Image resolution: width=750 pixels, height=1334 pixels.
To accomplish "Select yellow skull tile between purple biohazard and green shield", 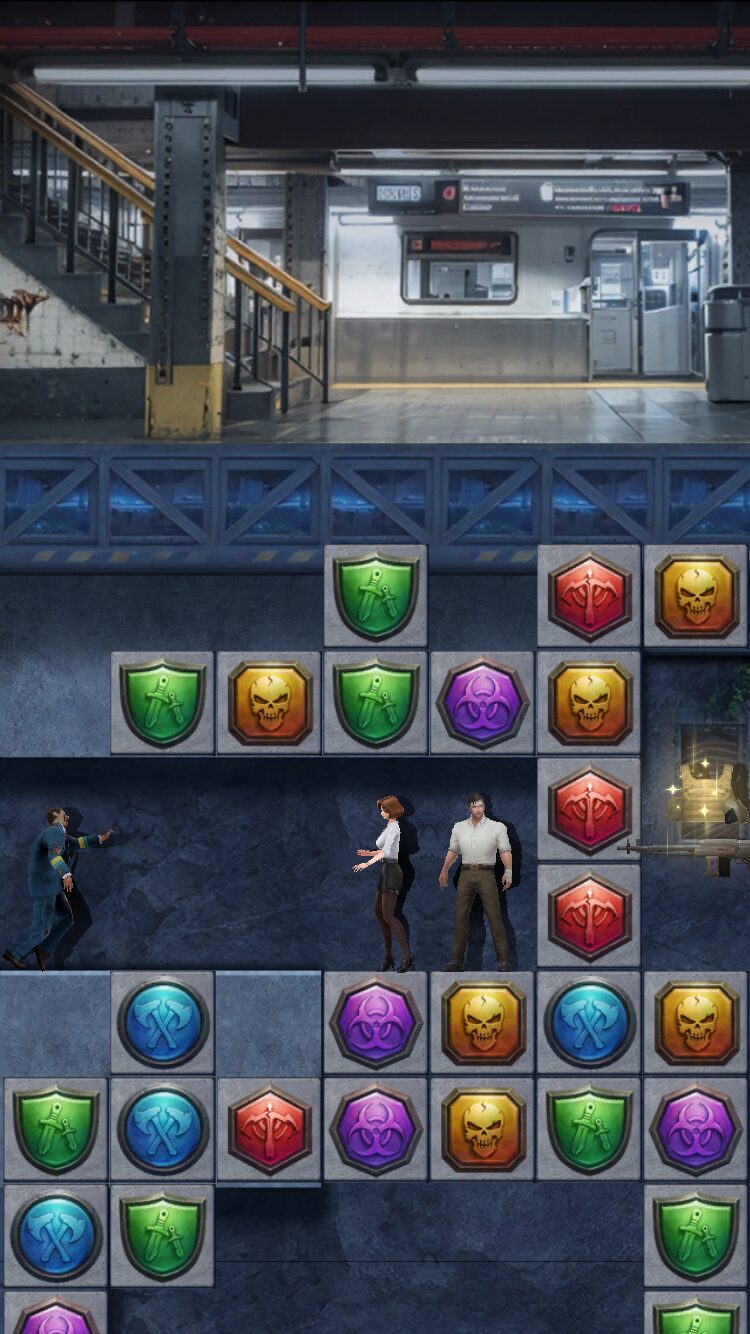I will coord(483,1130).
